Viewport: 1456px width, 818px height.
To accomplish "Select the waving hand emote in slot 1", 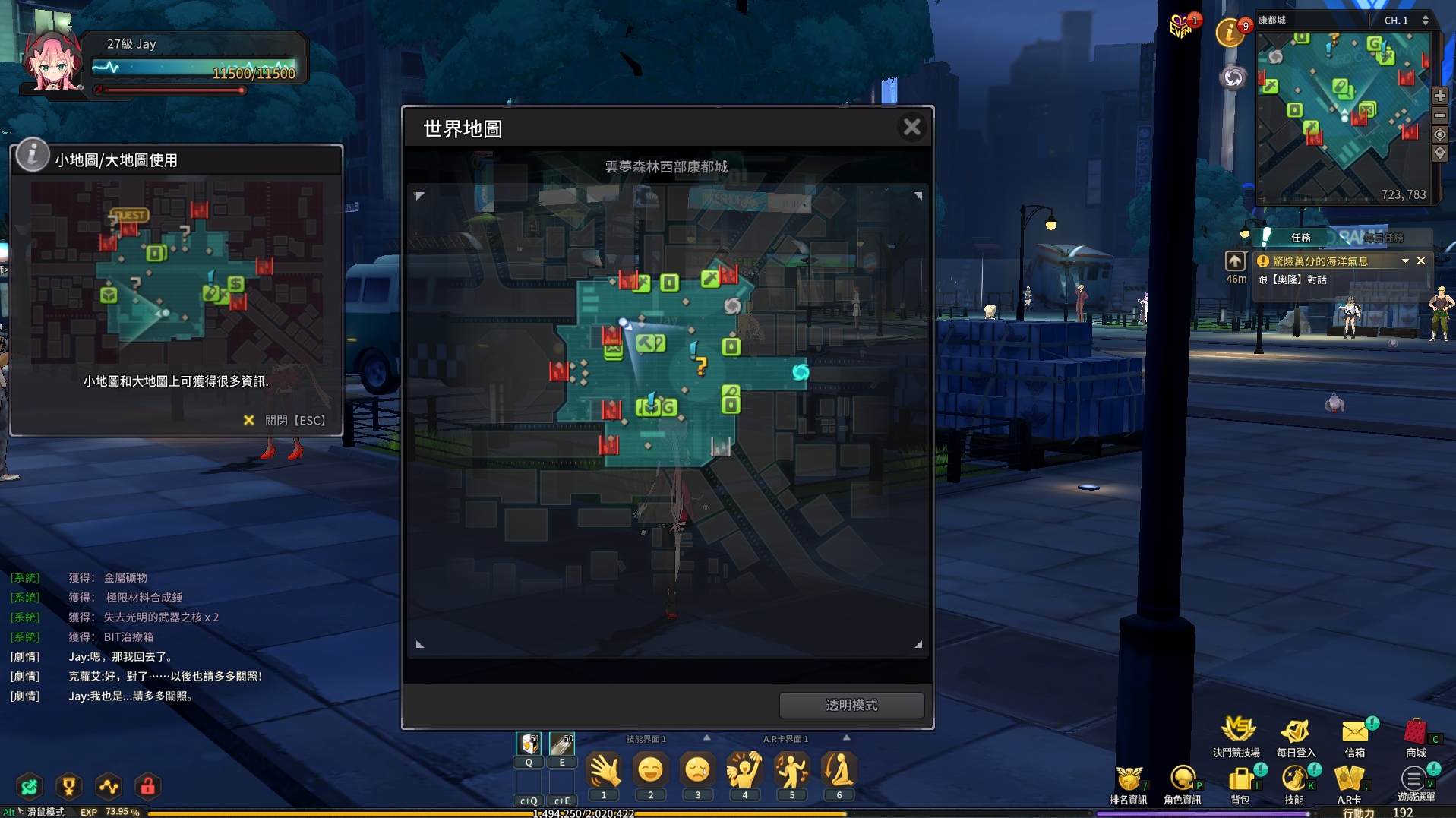I will (604, 771).
